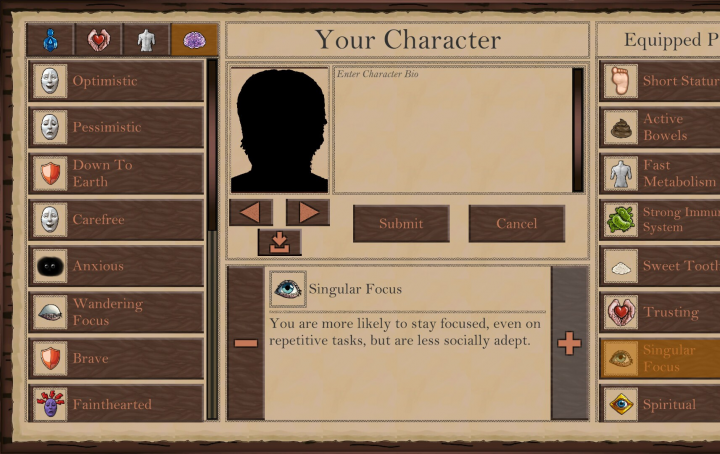Show the blue figure traits tab

click(x=50, y=40)
